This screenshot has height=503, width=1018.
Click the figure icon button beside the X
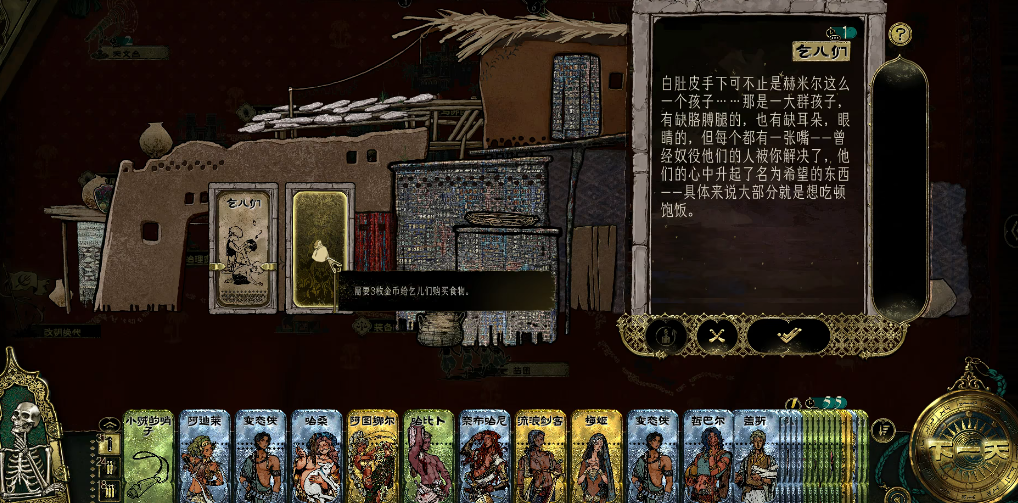click(666, 336)
